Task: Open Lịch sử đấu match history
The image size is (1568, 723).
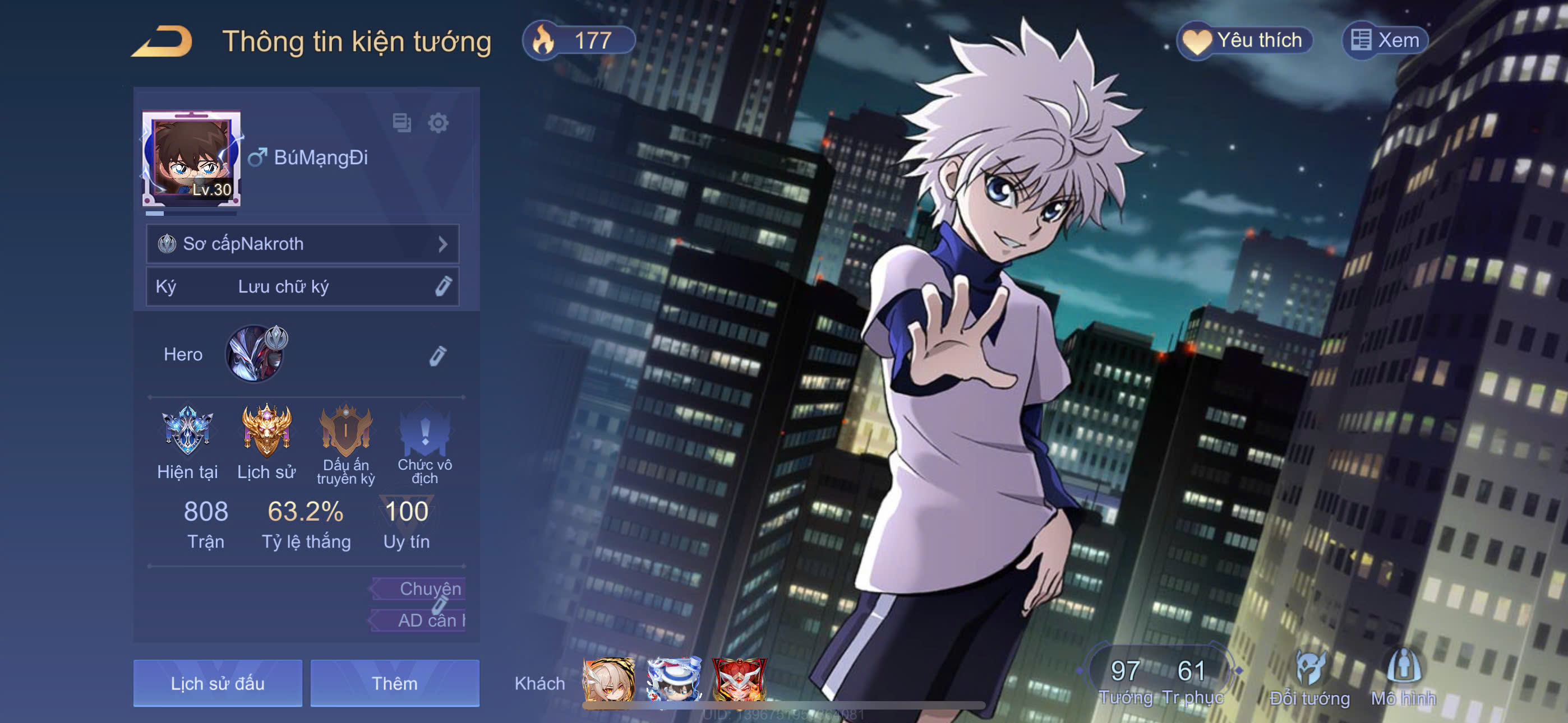Action: (x=217, y=683)
